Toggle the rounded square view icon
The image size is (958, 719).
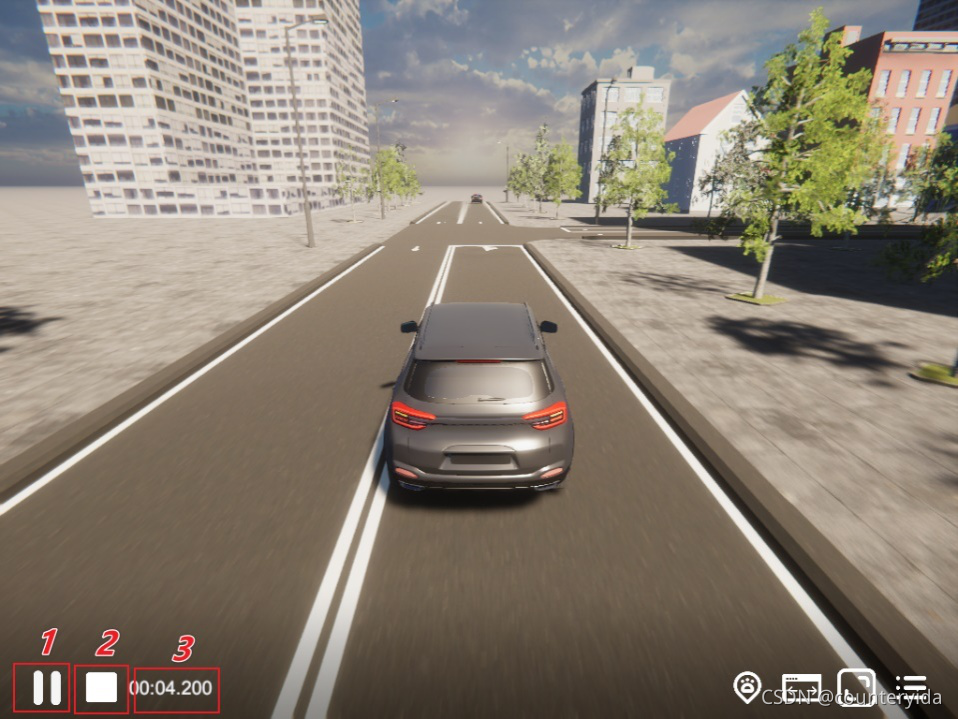856,687
